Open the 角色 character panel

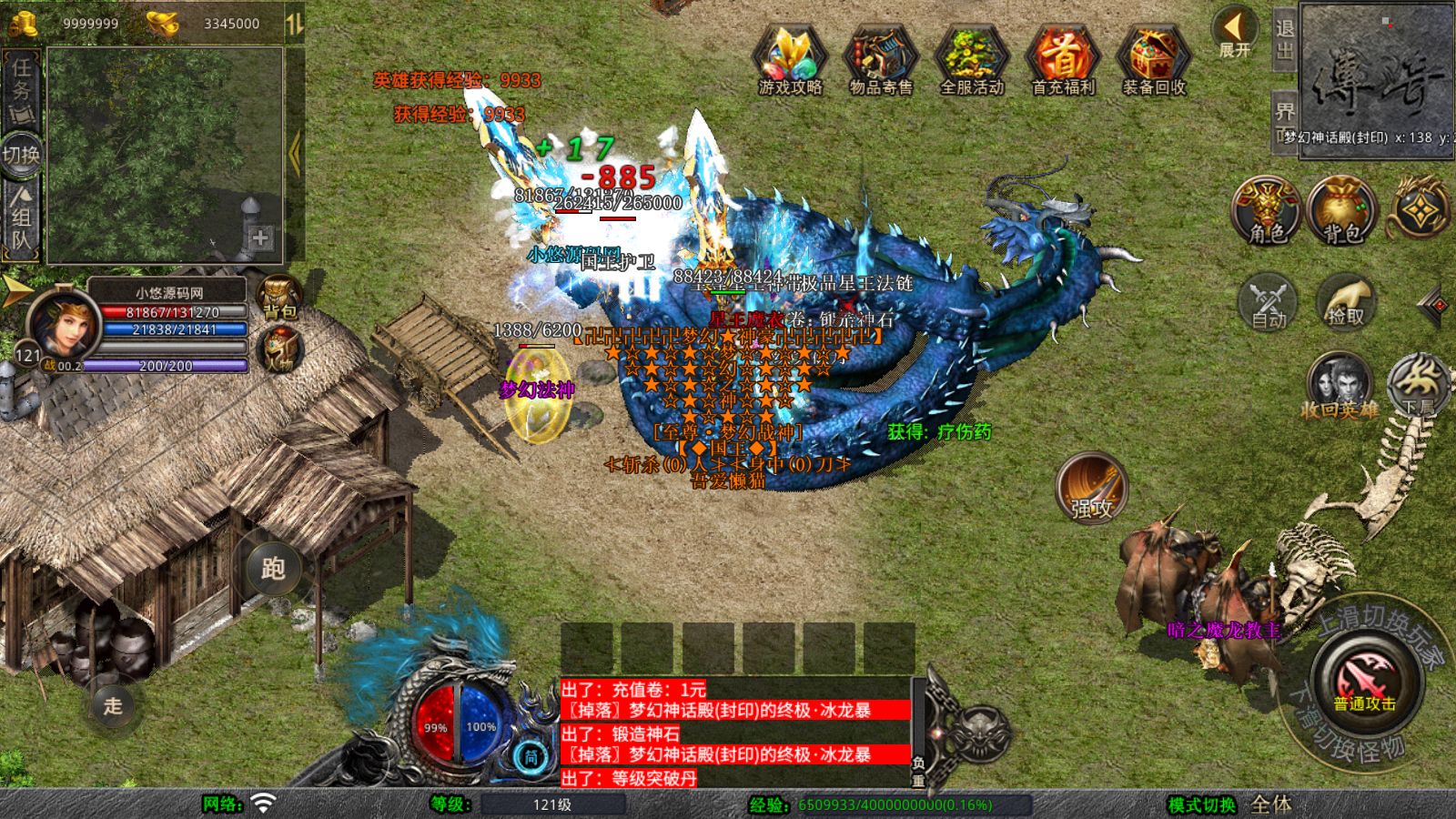(1267, 209)
